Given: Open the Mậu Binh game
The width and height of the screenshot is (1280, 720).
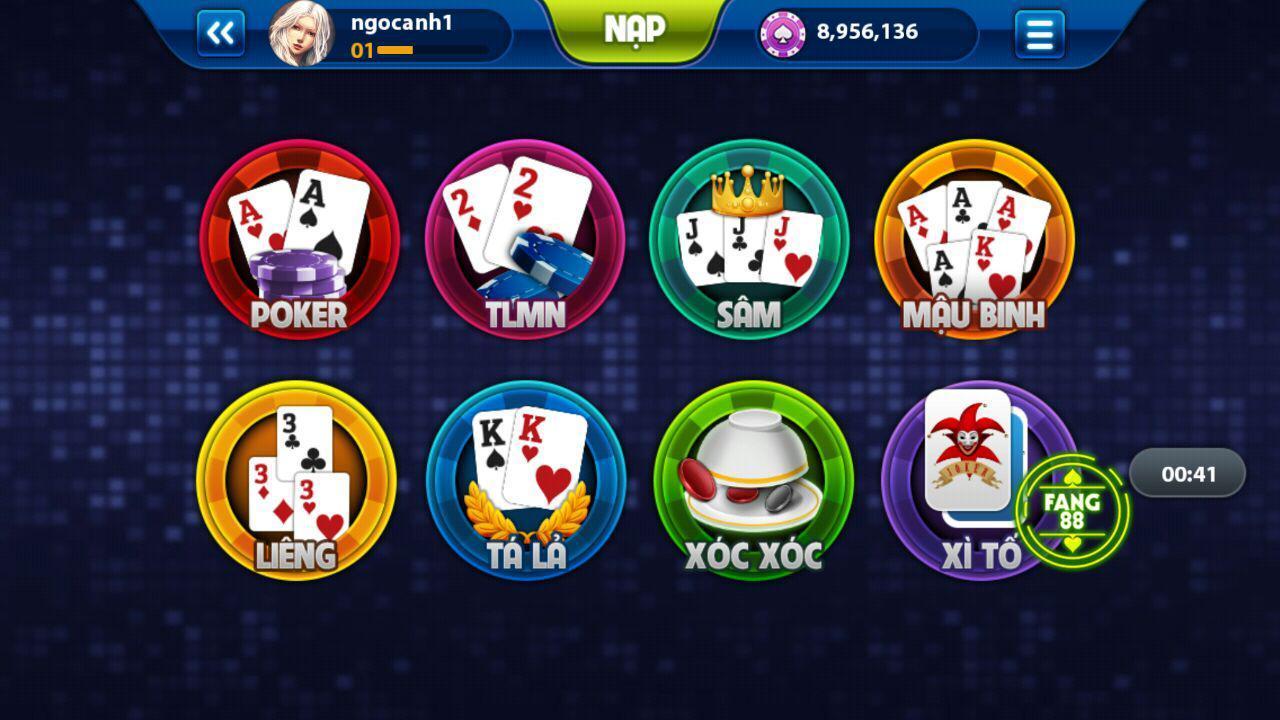Looking at the screenshot, I should [974, 240].
